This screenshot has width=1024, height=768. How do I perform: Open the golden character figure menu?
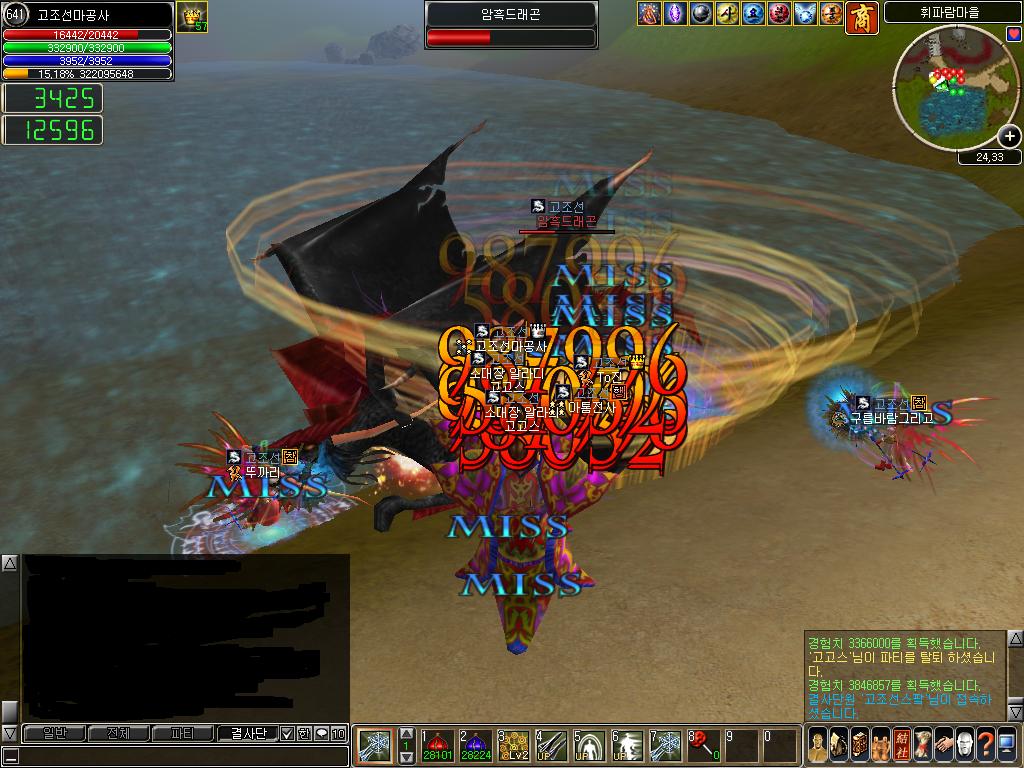(x=817, y=744)
